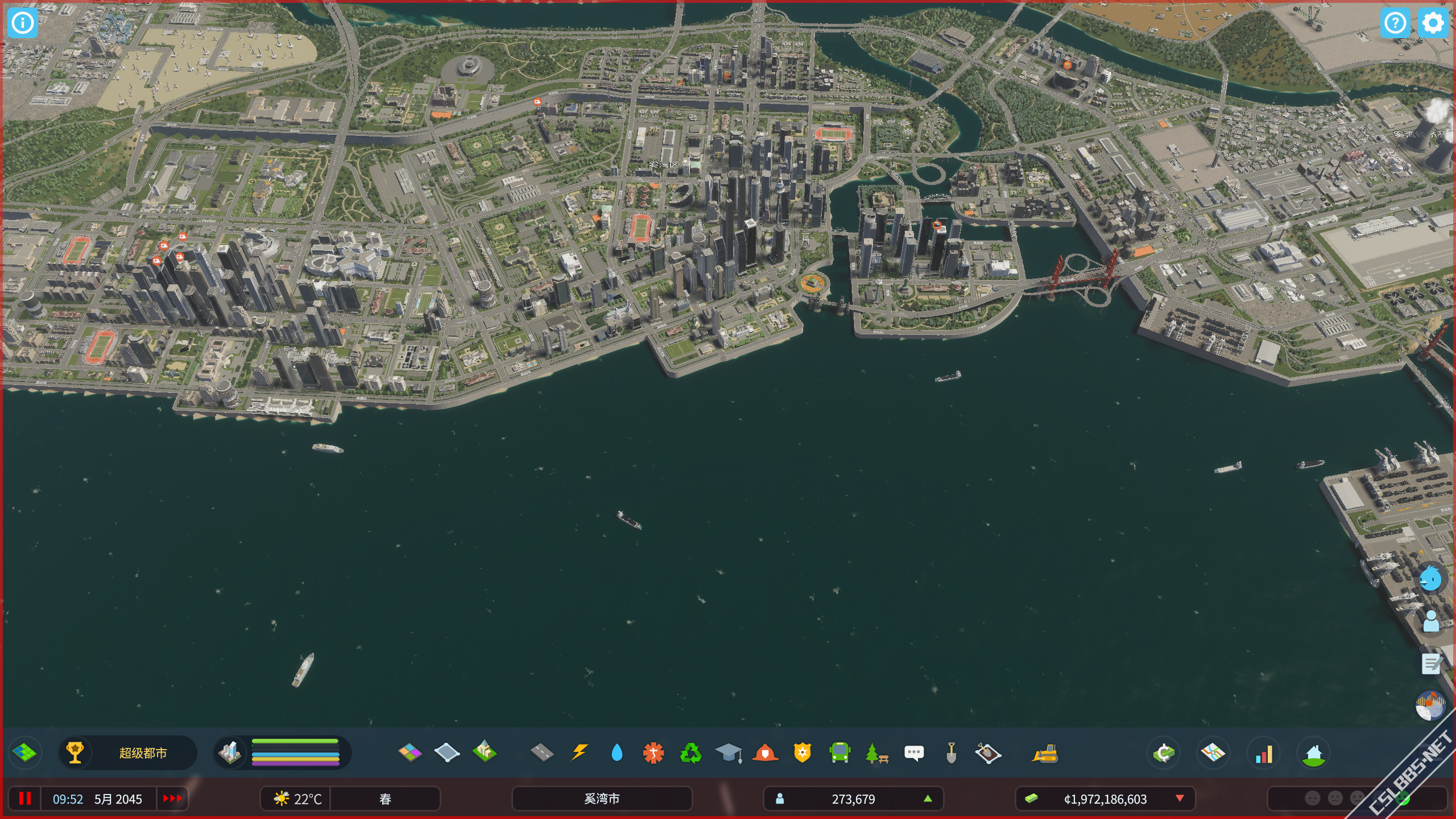Open the music note radio panel
The width and height of the screenshot is (1456, 819).
coord(1430,706)
